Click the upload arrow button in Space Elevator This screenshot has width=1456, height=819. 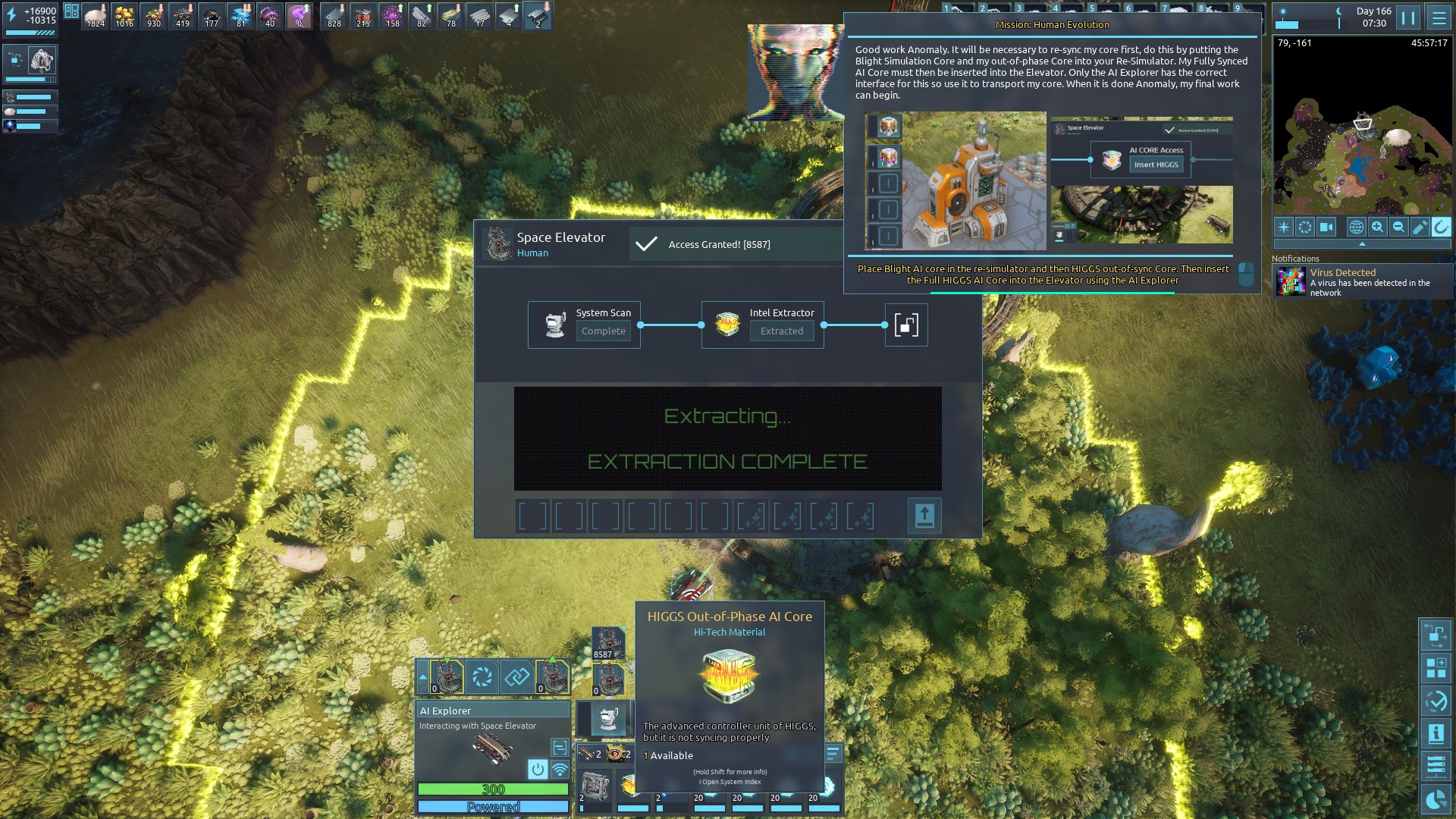coord(924,516)
